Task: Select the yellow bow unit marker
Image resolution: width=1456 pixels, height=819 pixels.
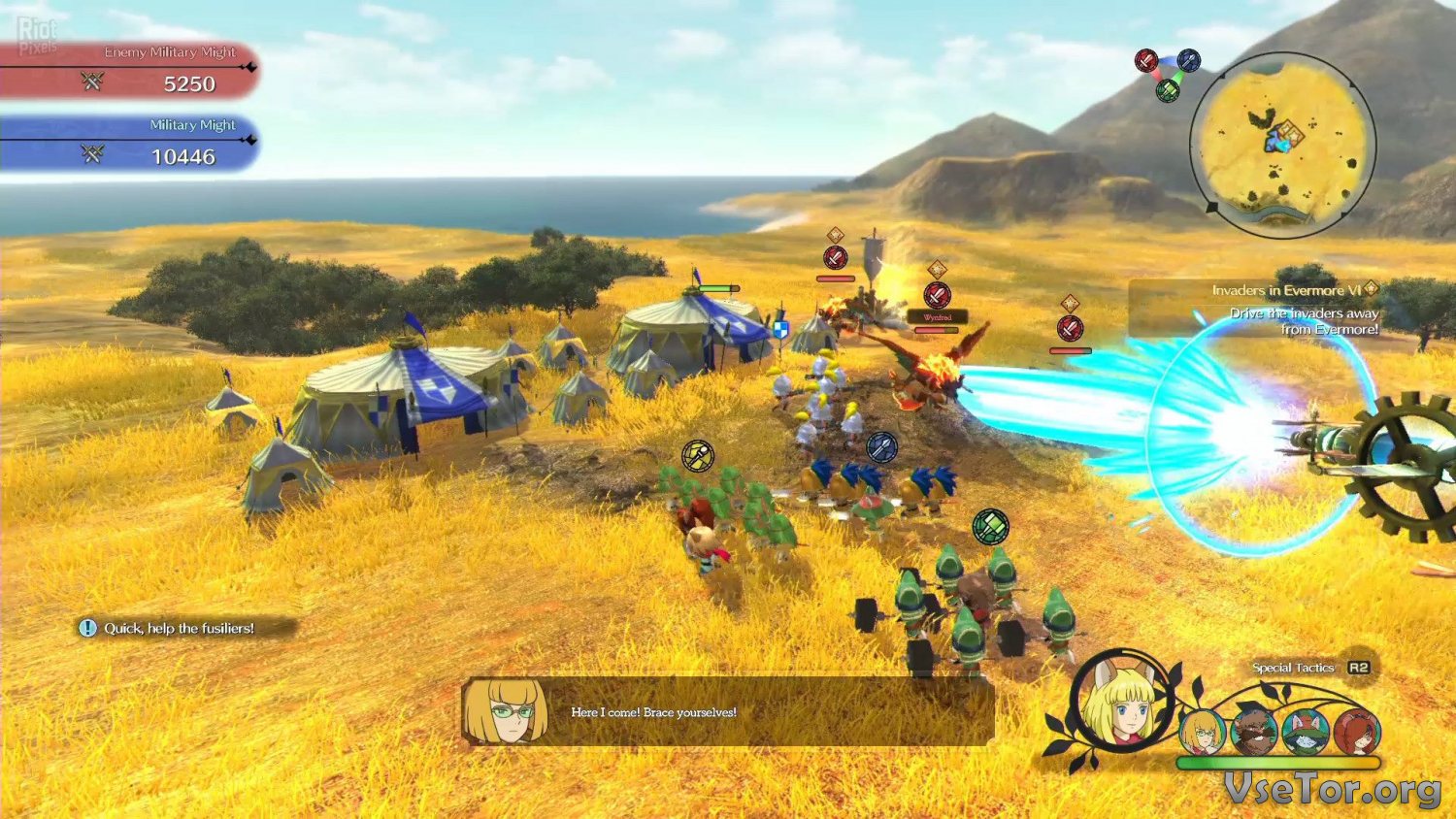Action: click(698, 454)
